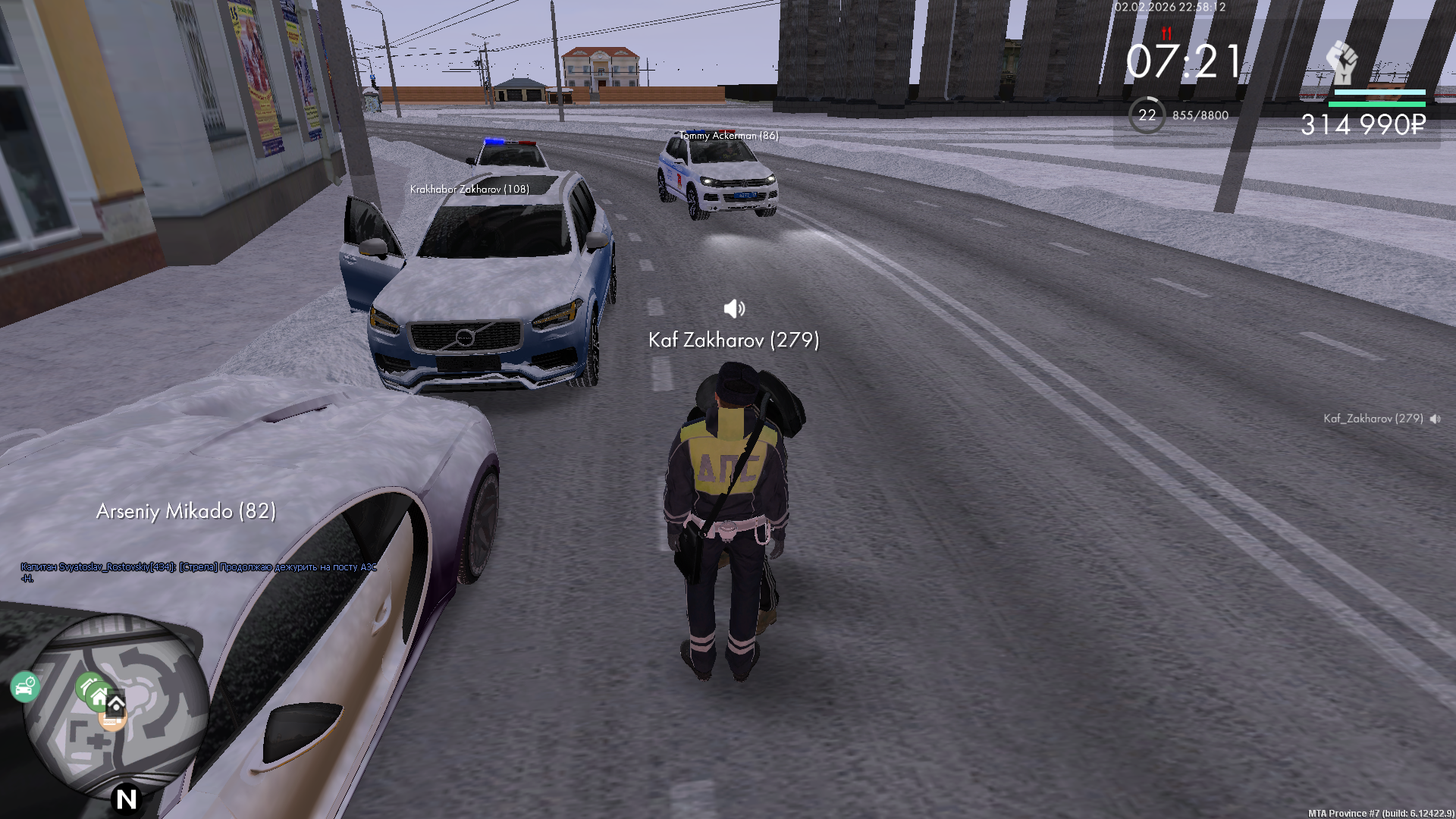
Task: Click Kaf_Zakharov in the voice speaker list
Action: click(1373, 419)
